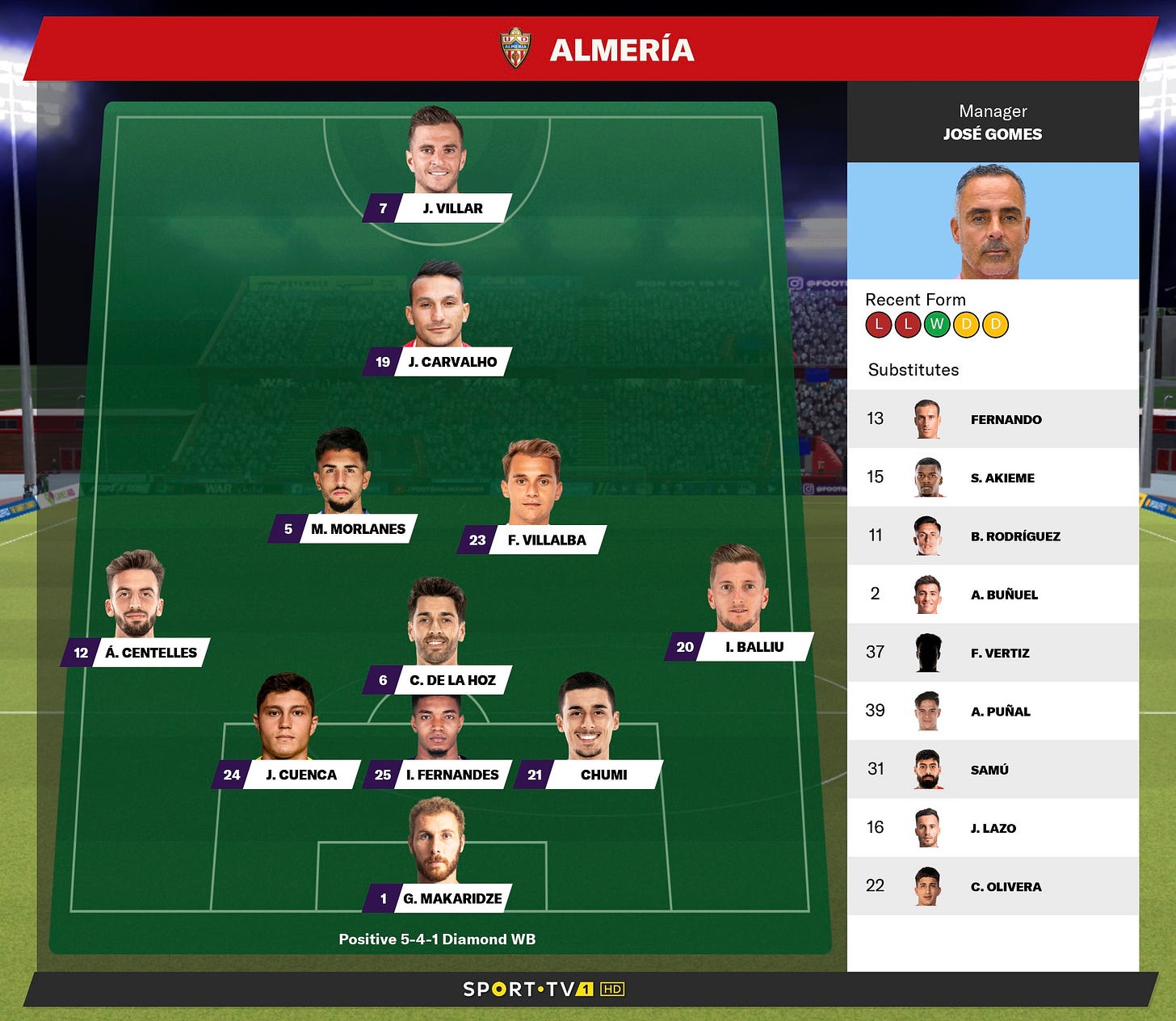Click I. Balliu's name label

pyautogui.click(x=752, y=646)
